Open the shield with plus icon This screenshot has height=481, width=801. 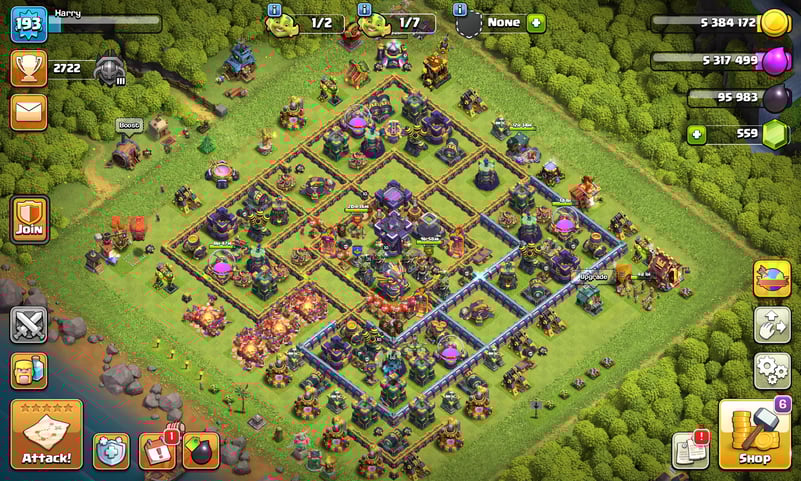(x=111, y=451)
